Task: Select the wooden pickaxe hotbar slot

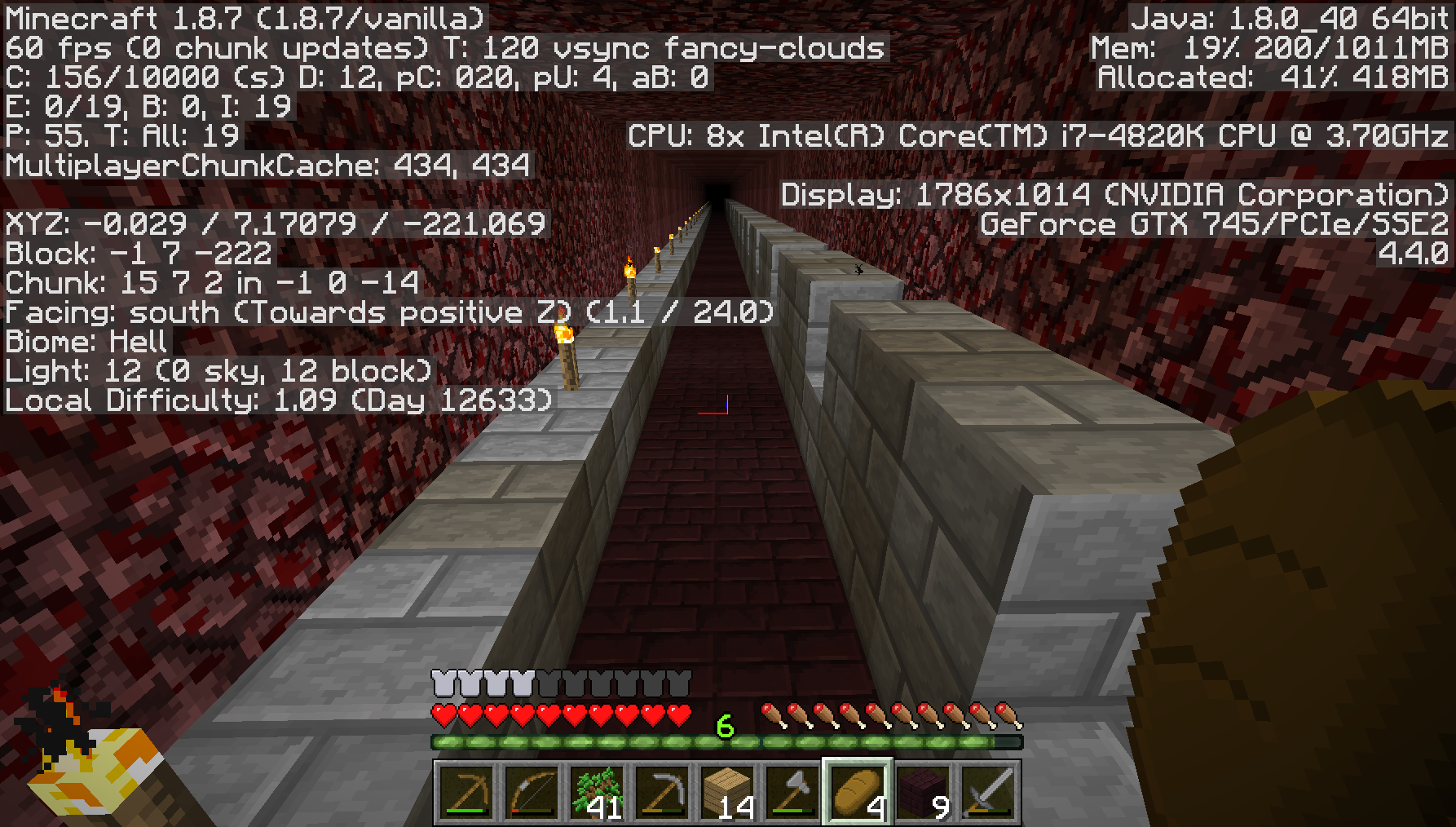Action: point(466,792)
